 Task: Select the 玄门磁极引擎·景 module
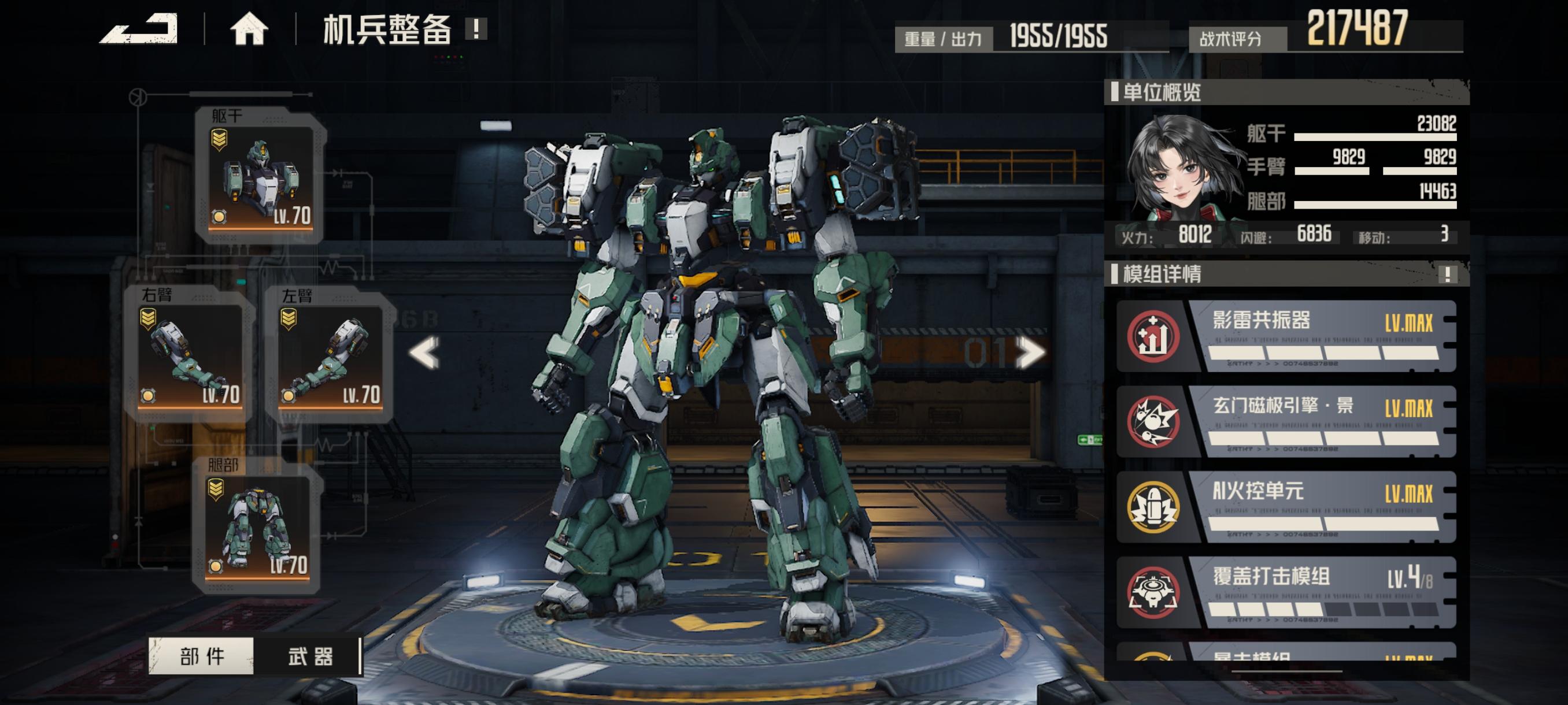pos(1286,421)
